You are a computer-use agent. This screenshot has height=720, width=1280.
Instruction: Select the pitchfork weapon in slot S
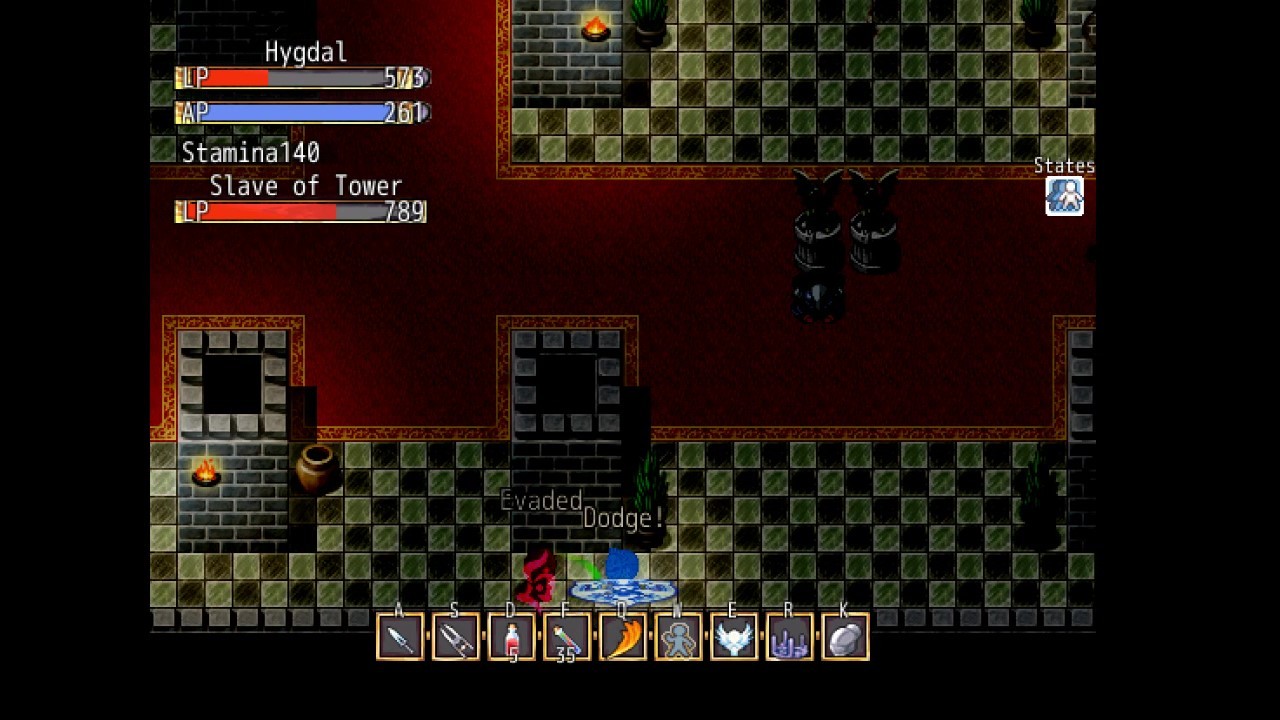455,636
